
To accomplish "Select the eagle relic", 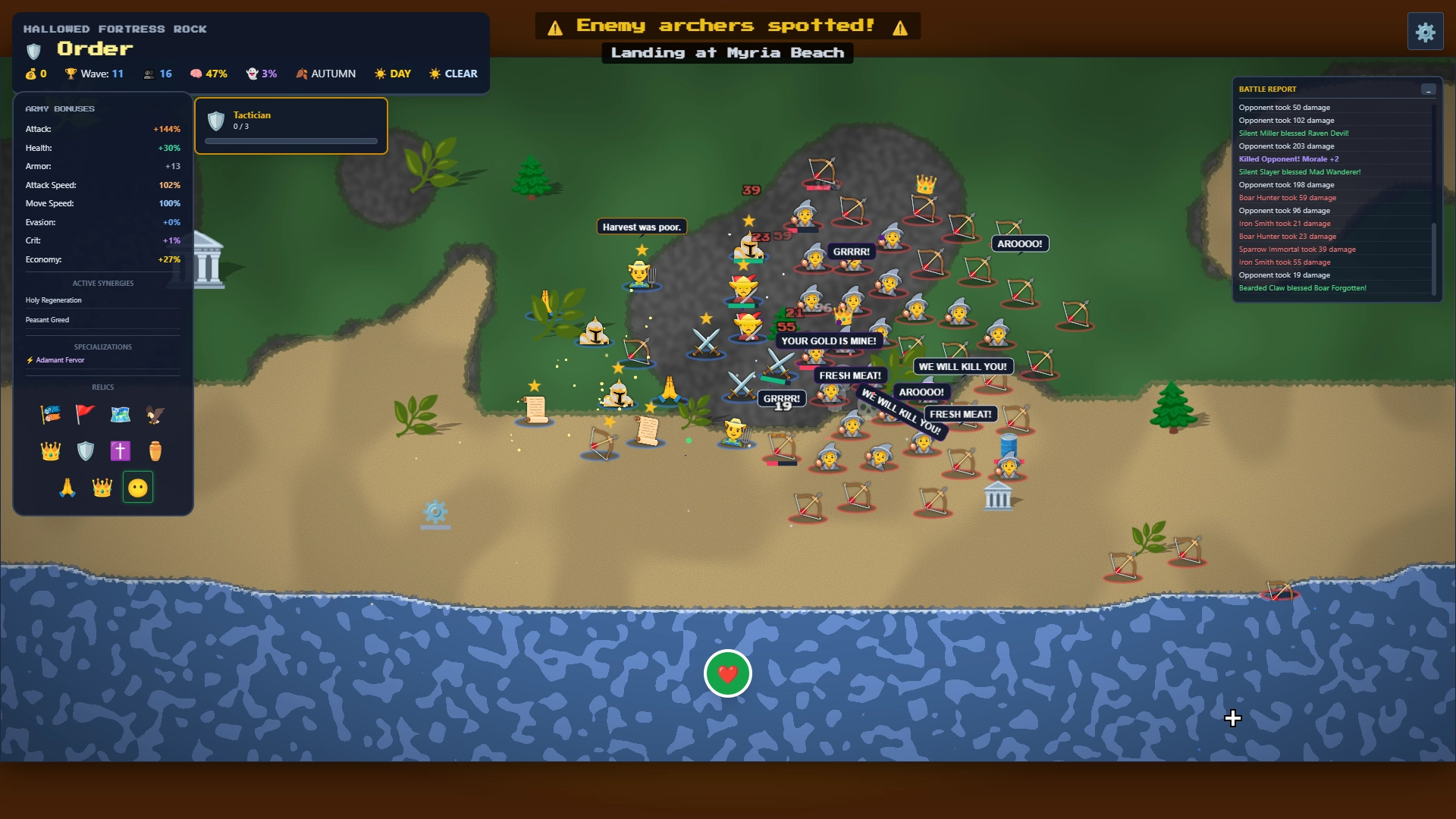I will [155, 415].
